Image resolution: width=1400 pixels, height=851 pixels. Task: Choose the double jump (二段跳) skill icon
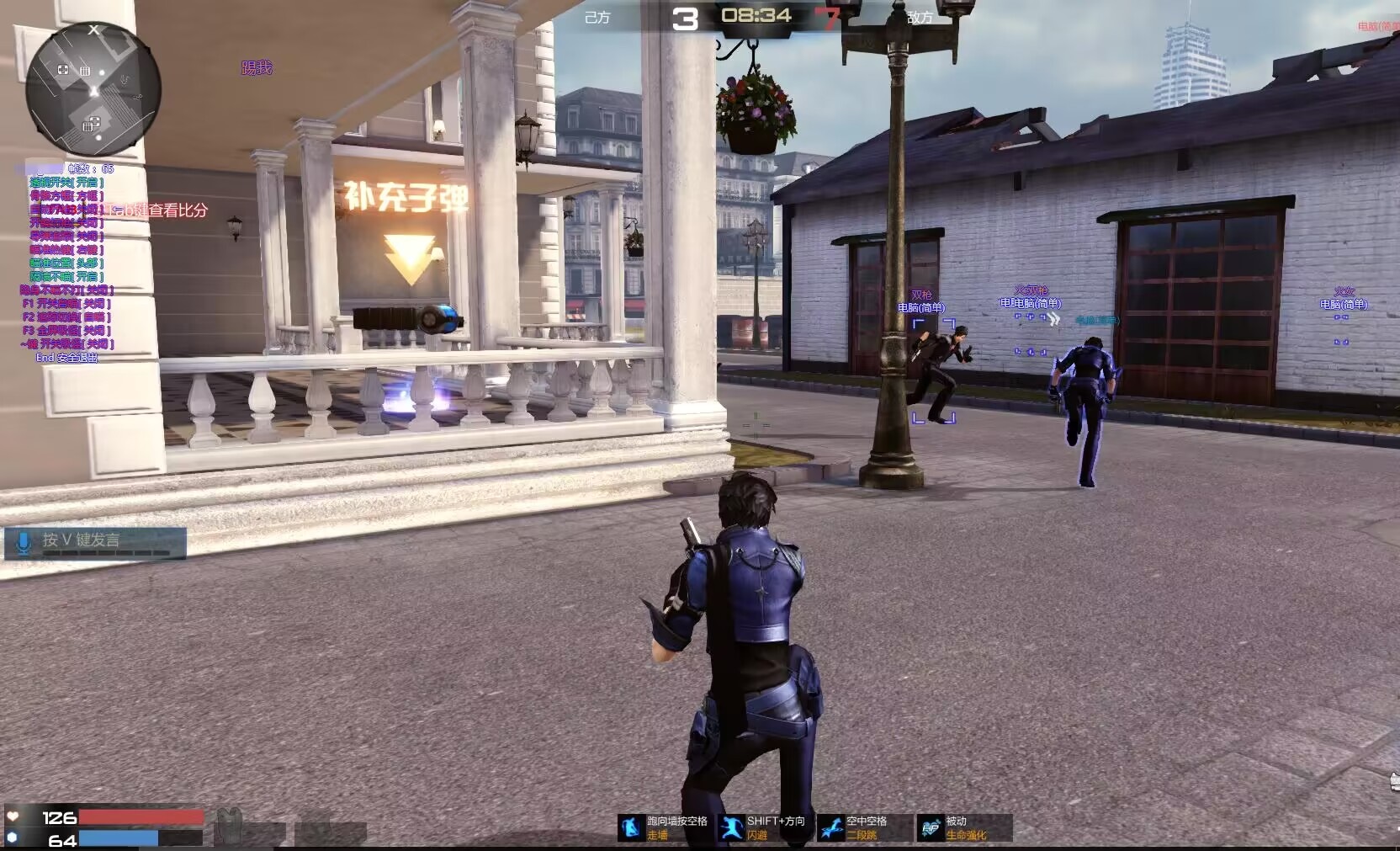click(x=830, y=827)
